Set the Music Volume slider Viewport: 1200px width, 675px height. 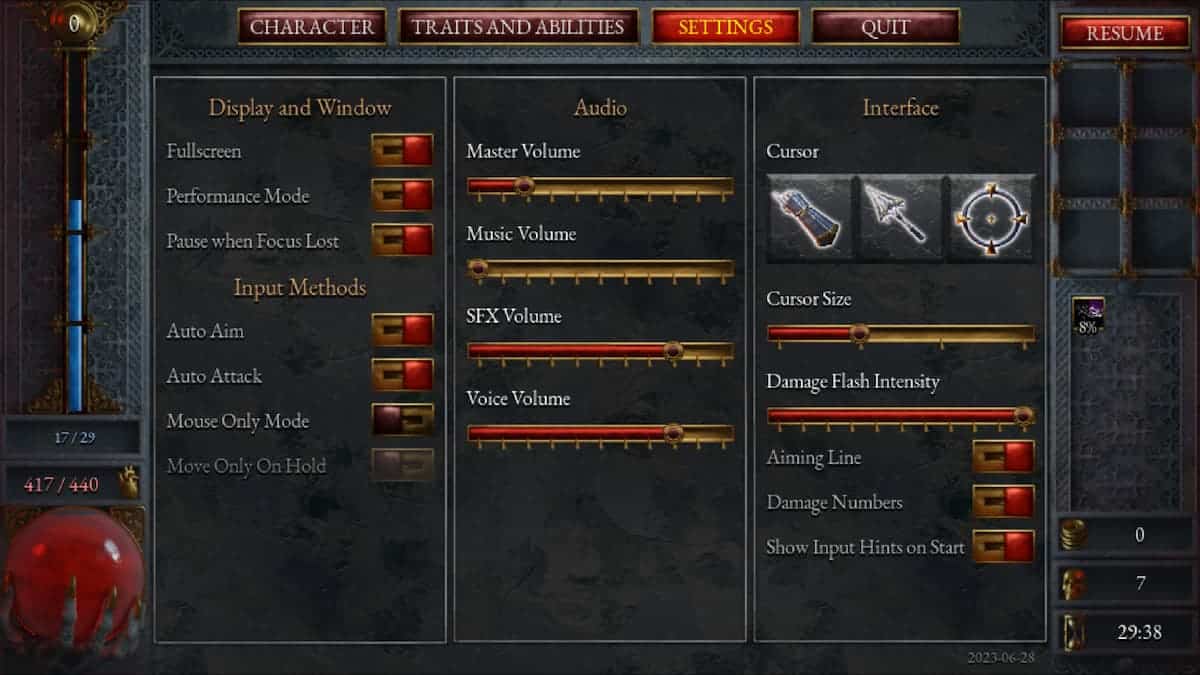(479, 268)
